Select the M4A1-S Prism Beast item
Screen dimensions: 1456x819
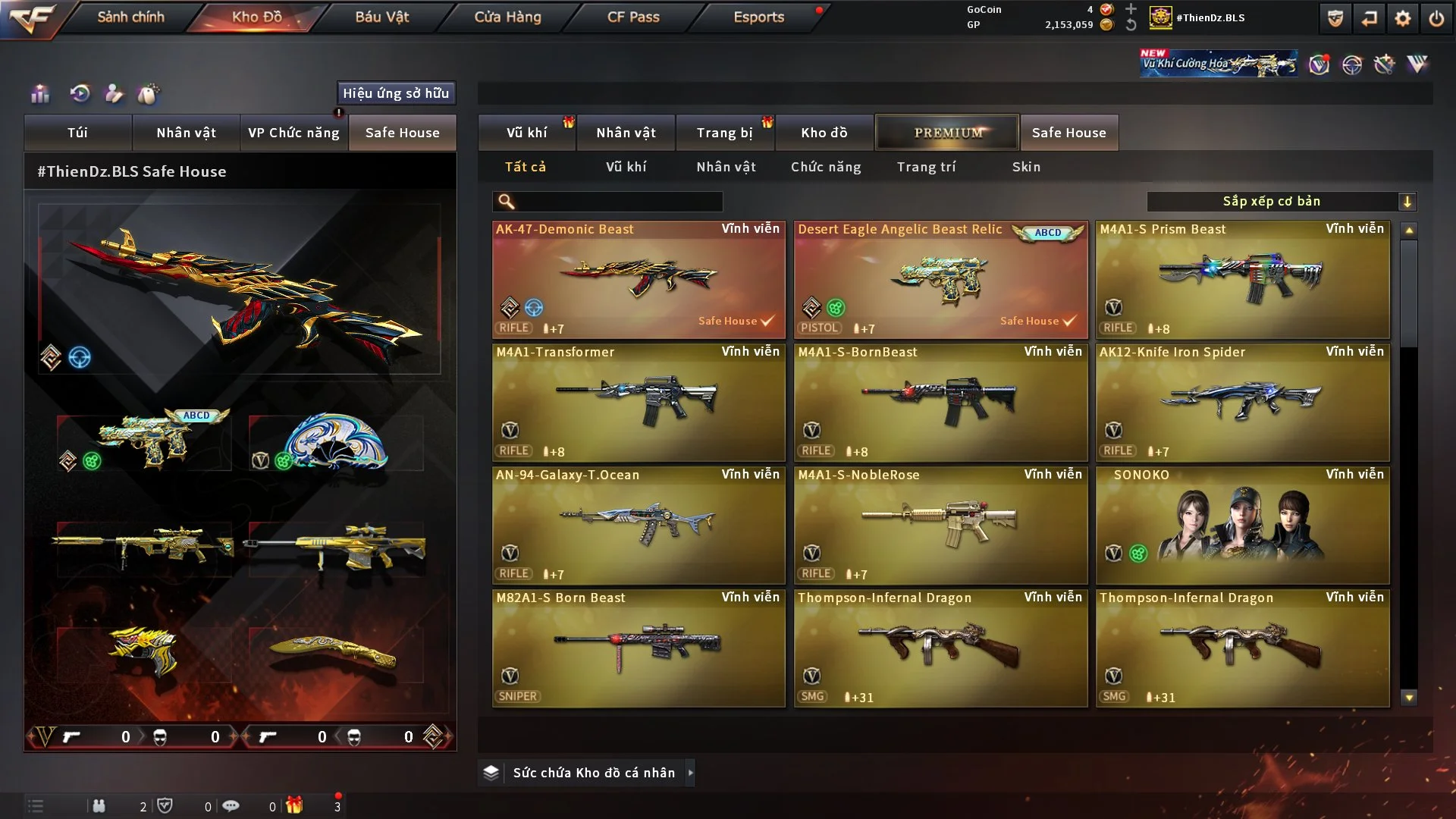coord(1242,279)
